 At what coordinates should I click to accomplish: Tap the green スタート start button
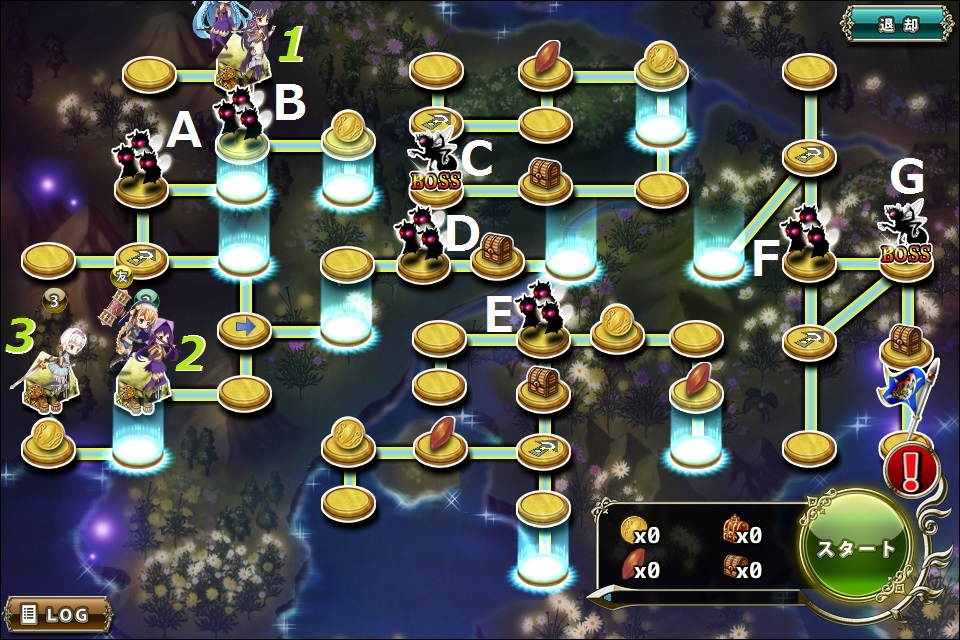856,548
